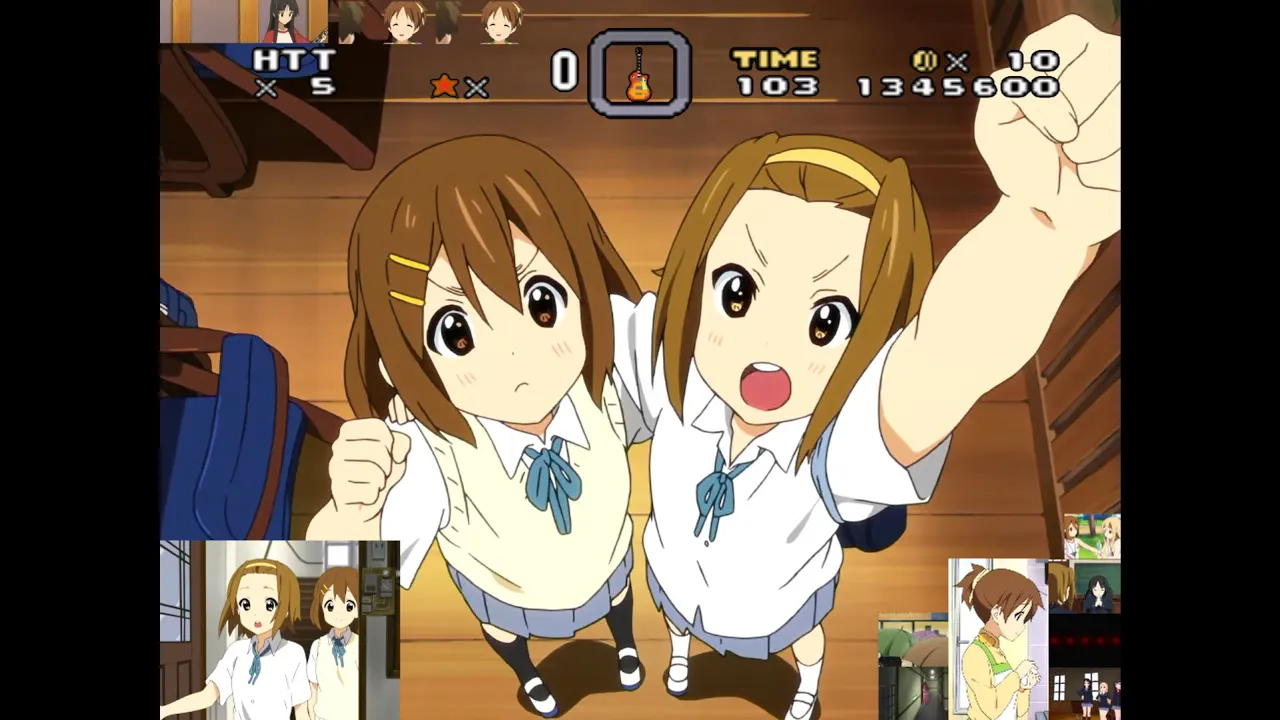The width and height of the screenshot is (1280, 720).
Task: Expand the Ui kitchen thumbnail at bottom-right
Action: point(1001,638)
